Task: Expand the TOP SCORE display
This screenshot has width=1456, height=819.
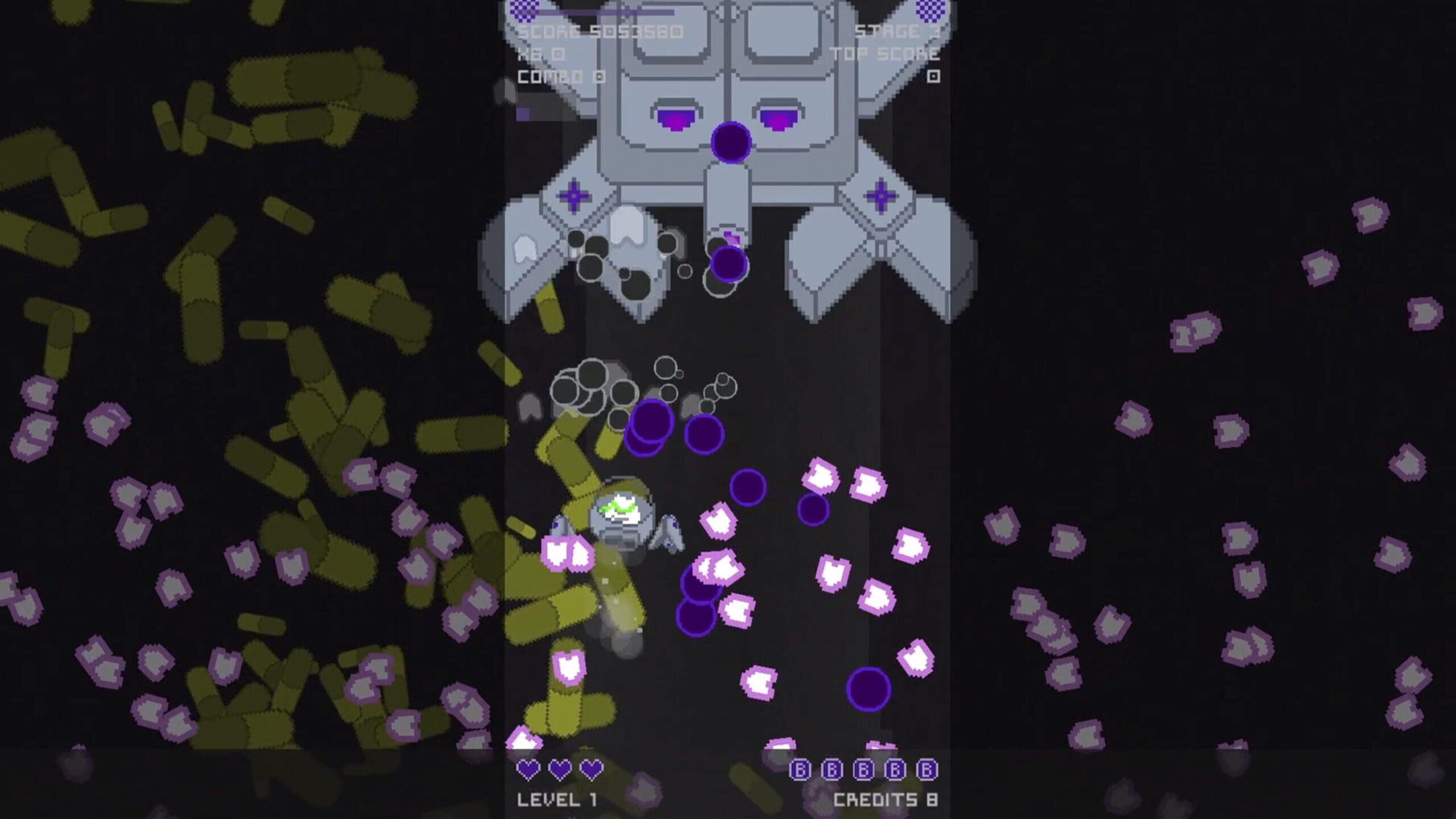Action: [x=884, y=54]
